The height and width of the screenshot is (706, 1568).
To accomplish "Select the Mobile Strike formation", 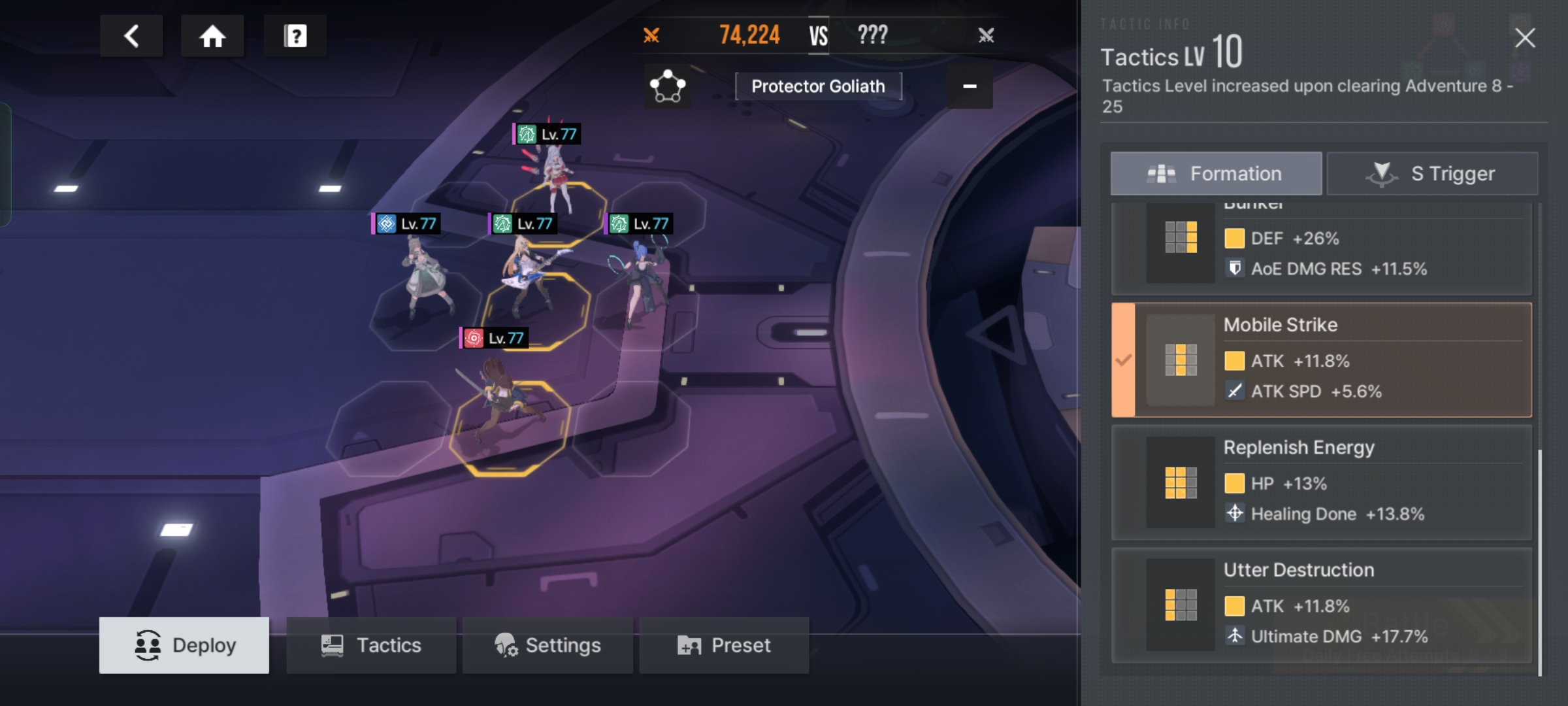I will 1321,360.
